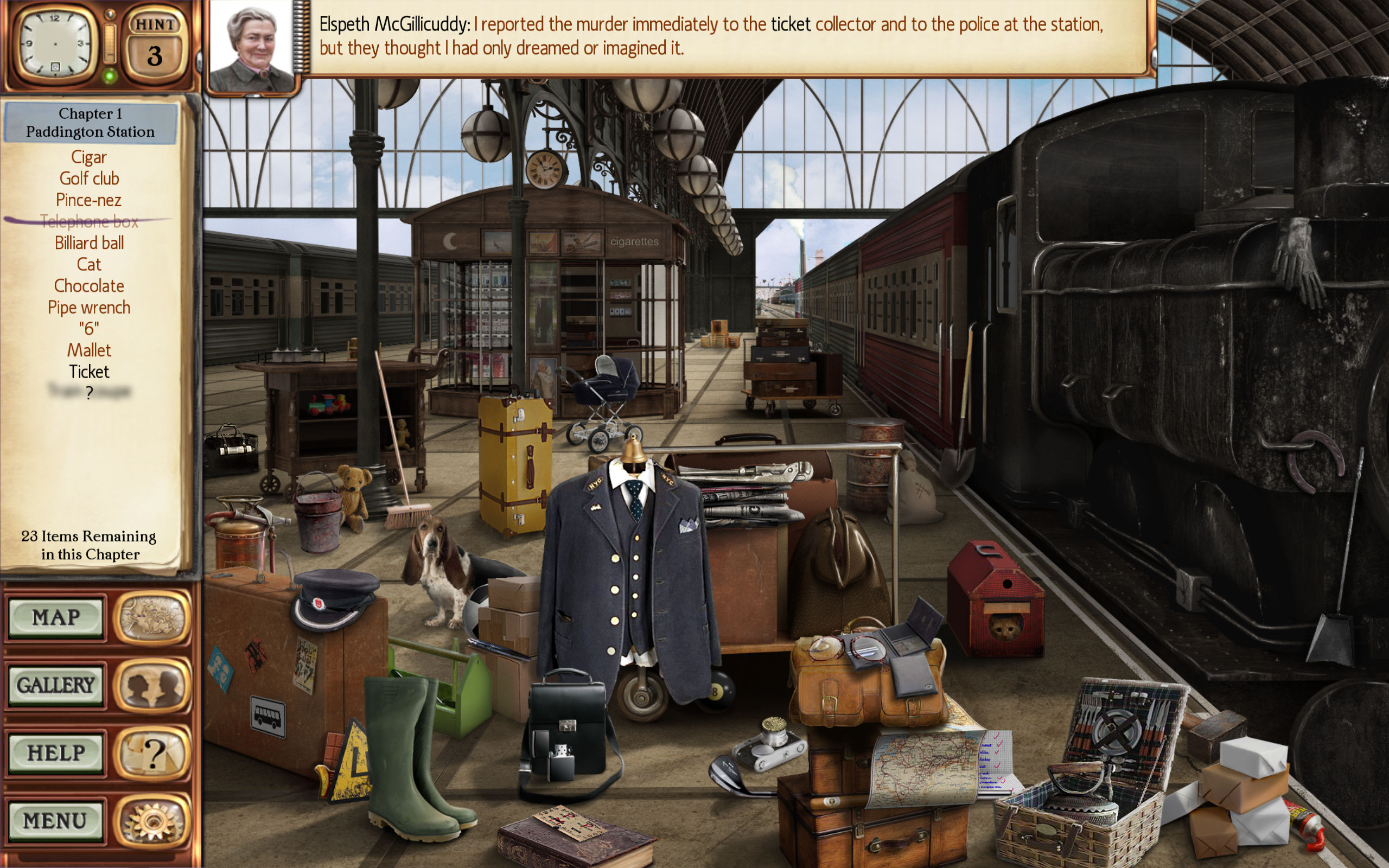
Task: Click the clock gauge in the top-left corner
Action: [54, 43]
